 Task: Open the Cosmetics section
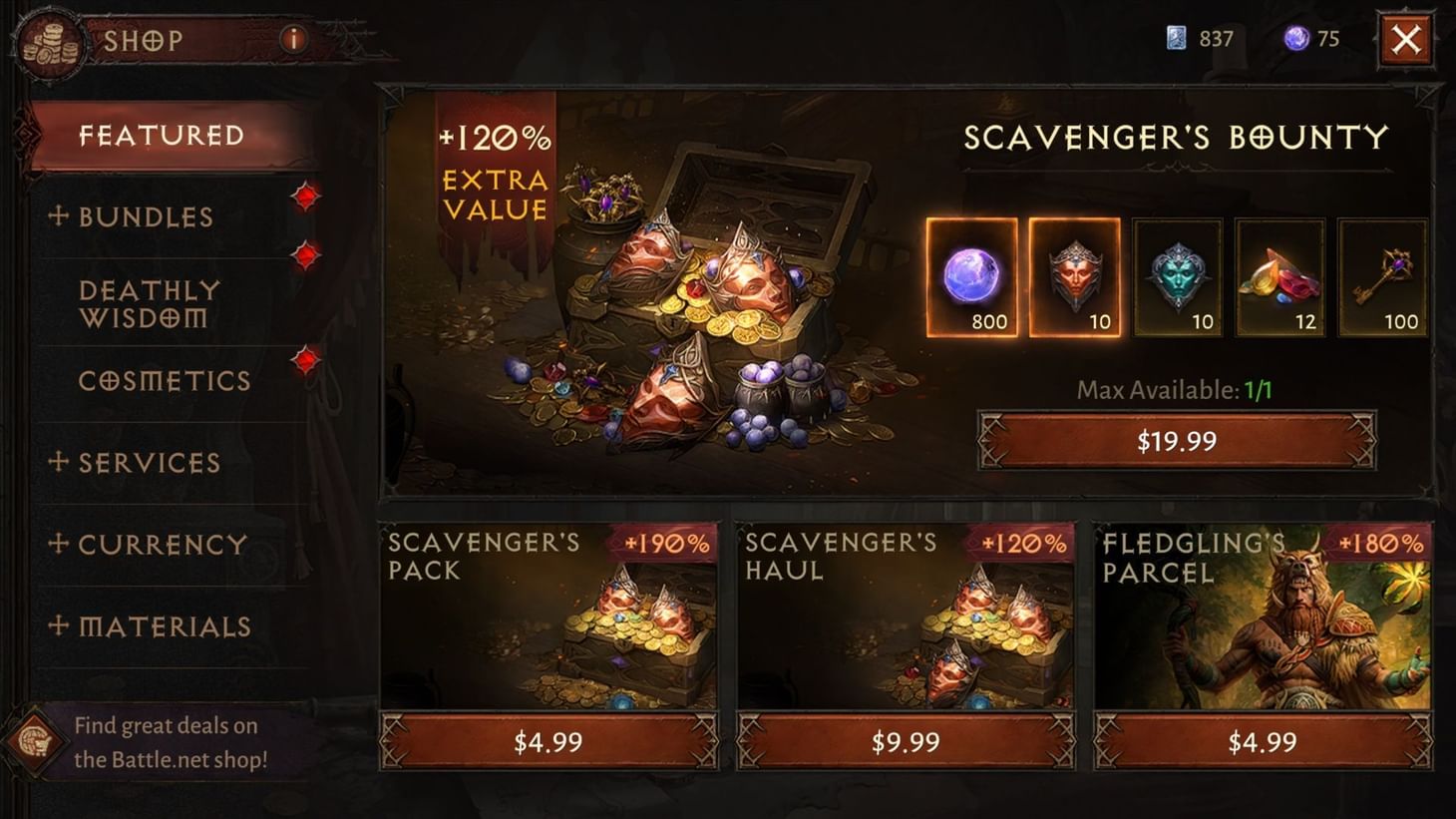(x=165, y=381)
